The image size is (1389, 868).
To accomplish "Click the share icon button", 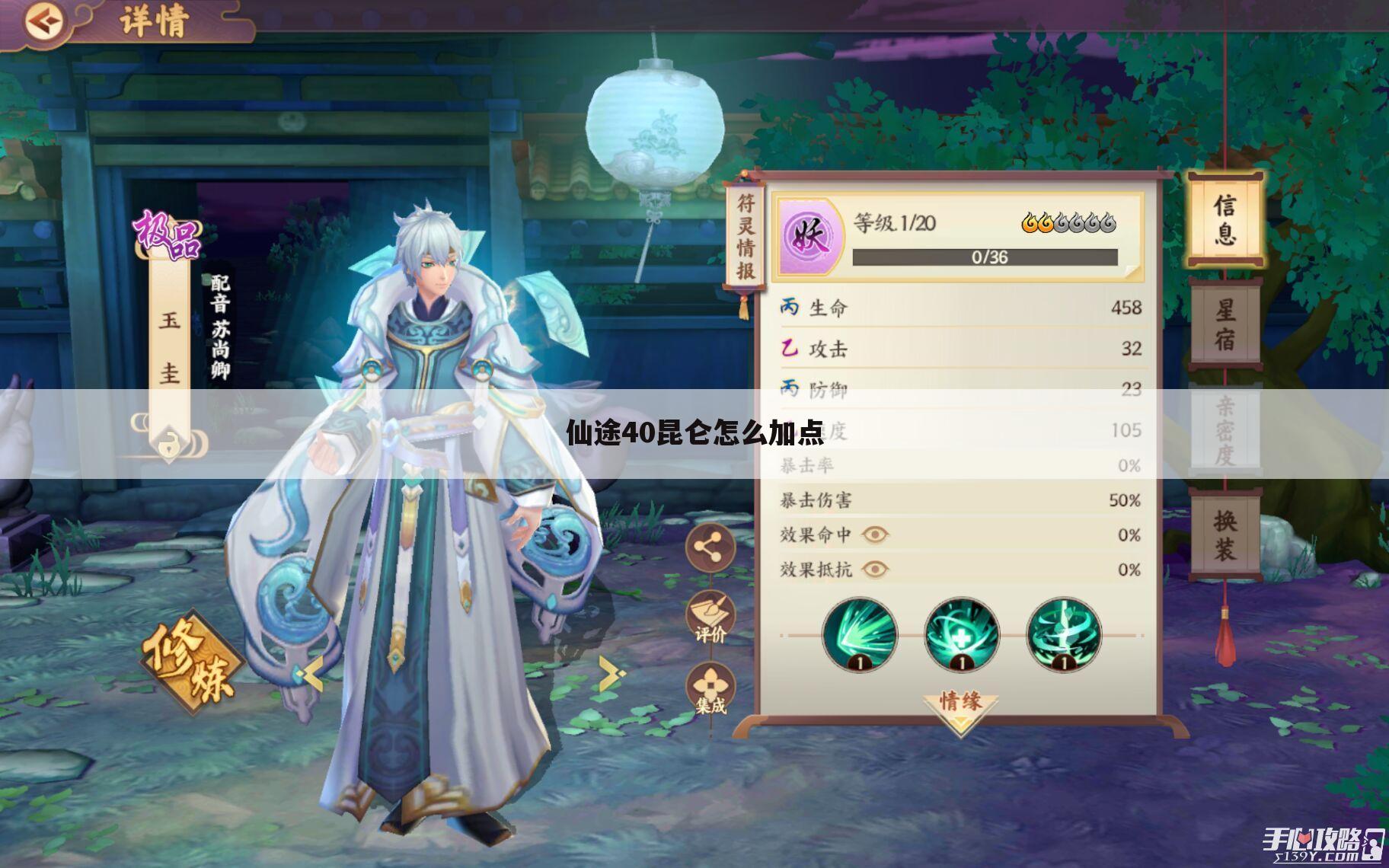I will coord(710,547).
